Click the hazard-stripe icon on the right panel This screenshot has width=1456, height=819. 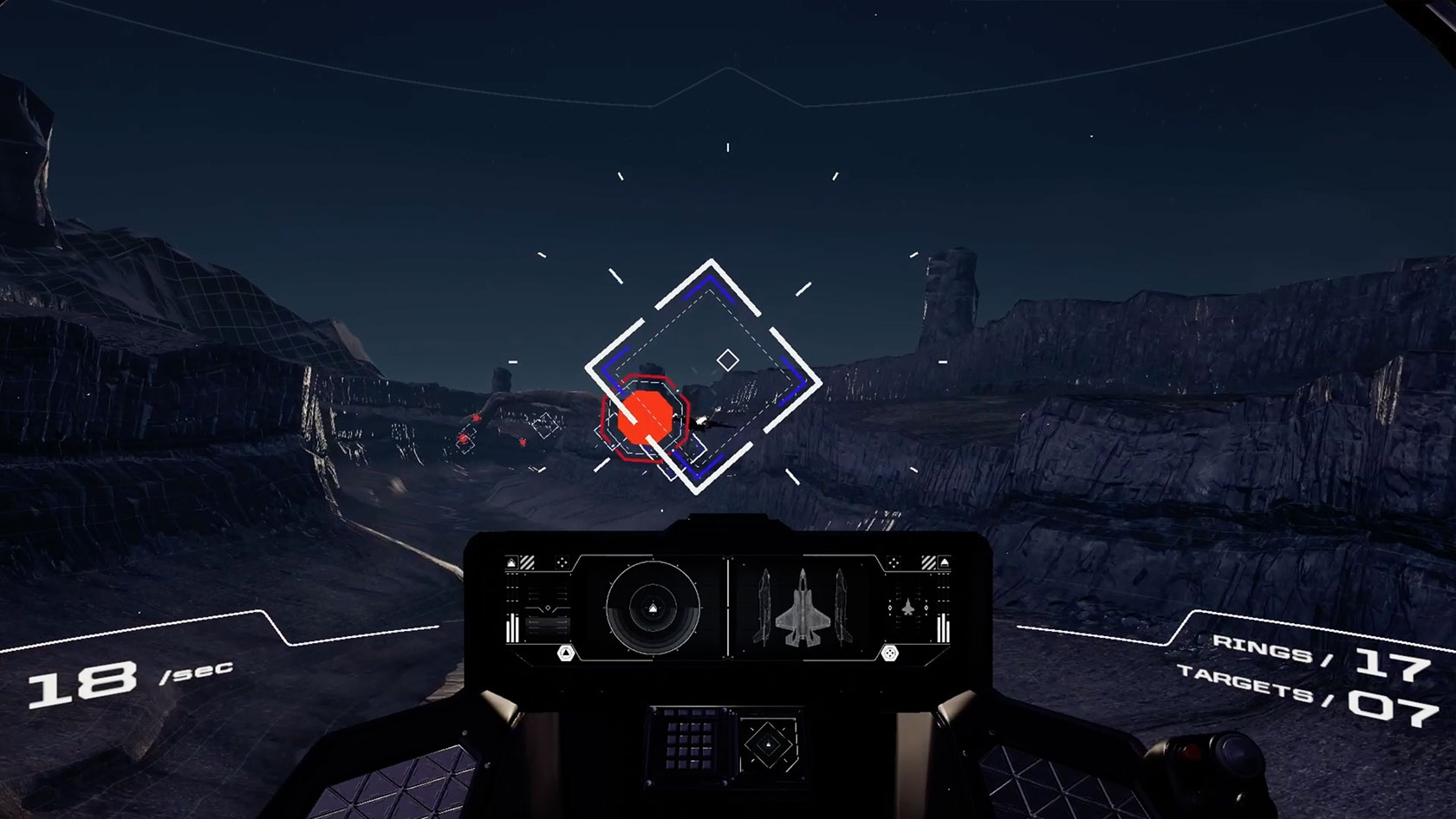pyautogui.click(x=927, y=562)
